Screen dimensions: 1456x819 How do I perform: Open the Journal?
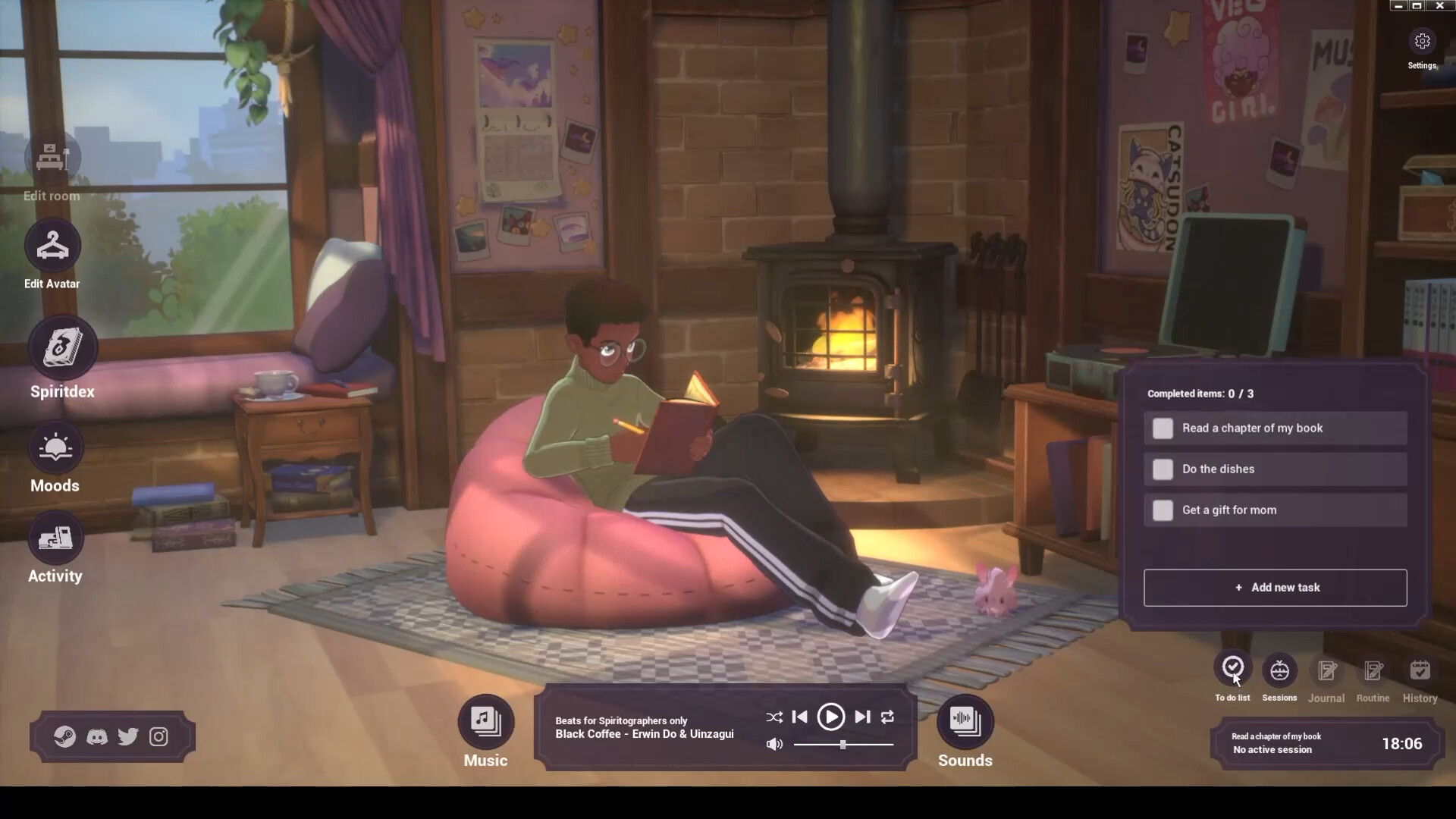(1326, 671)
